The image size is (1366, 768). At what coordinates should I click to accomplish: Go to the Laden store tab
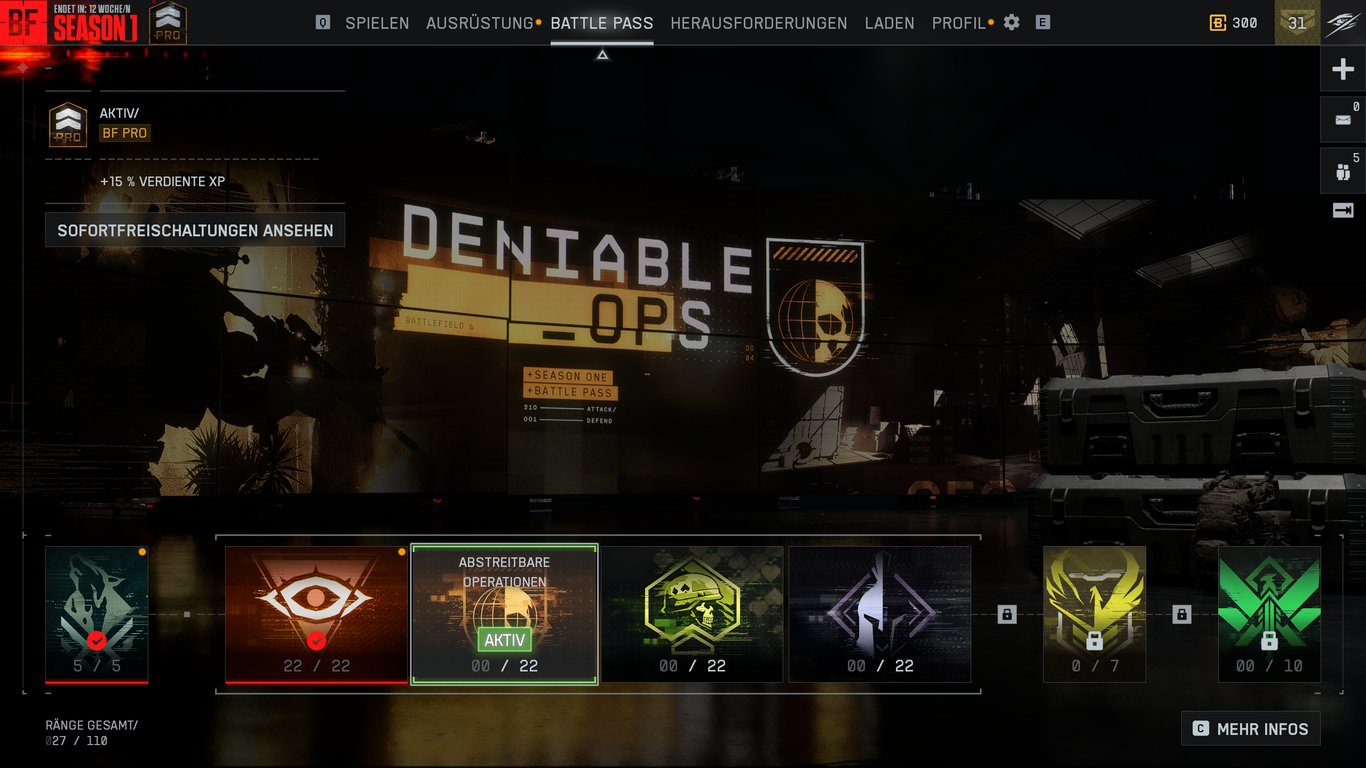(889, 23)
